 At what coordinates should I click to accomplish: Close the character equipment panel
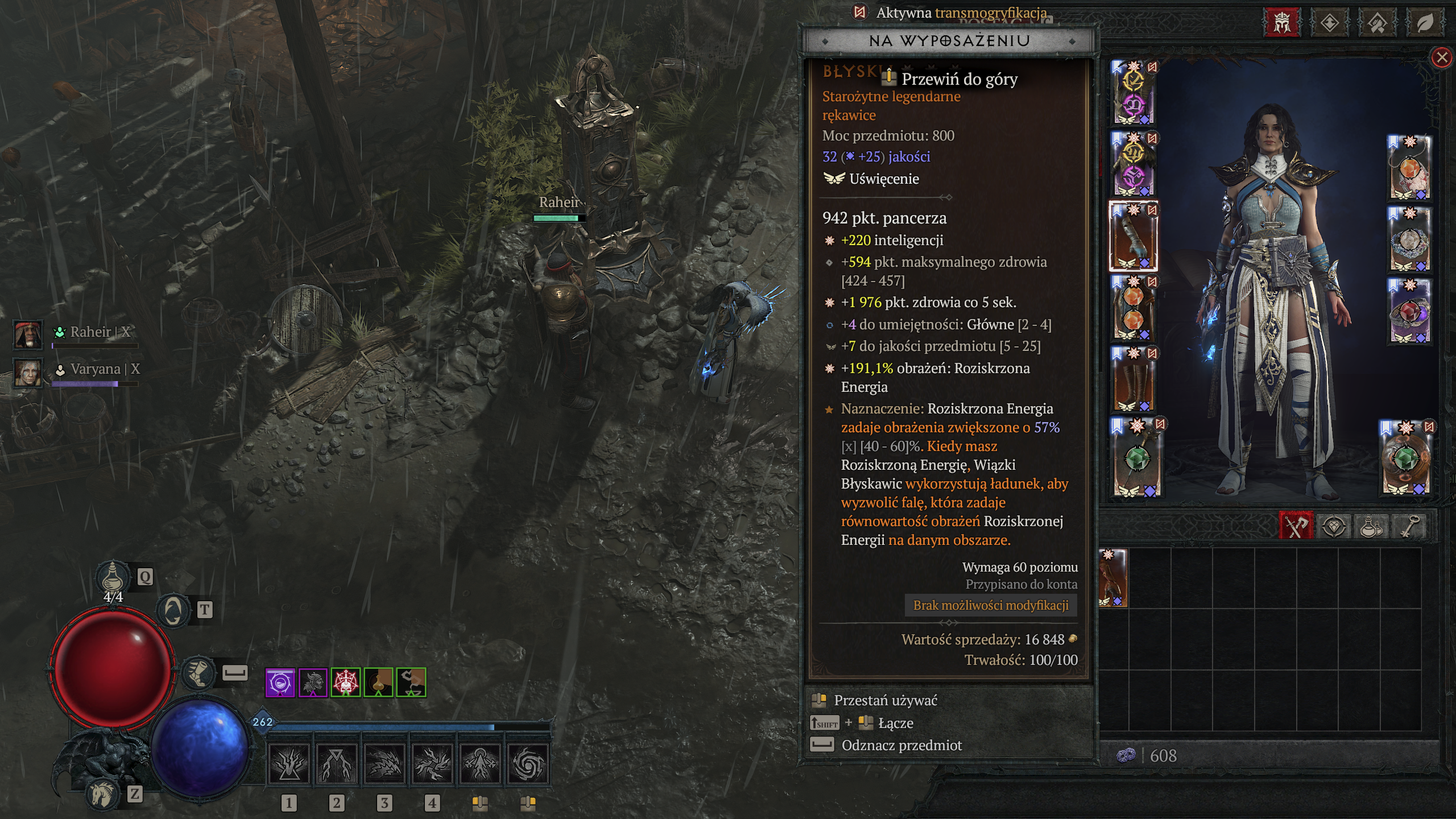[1442, 57]
